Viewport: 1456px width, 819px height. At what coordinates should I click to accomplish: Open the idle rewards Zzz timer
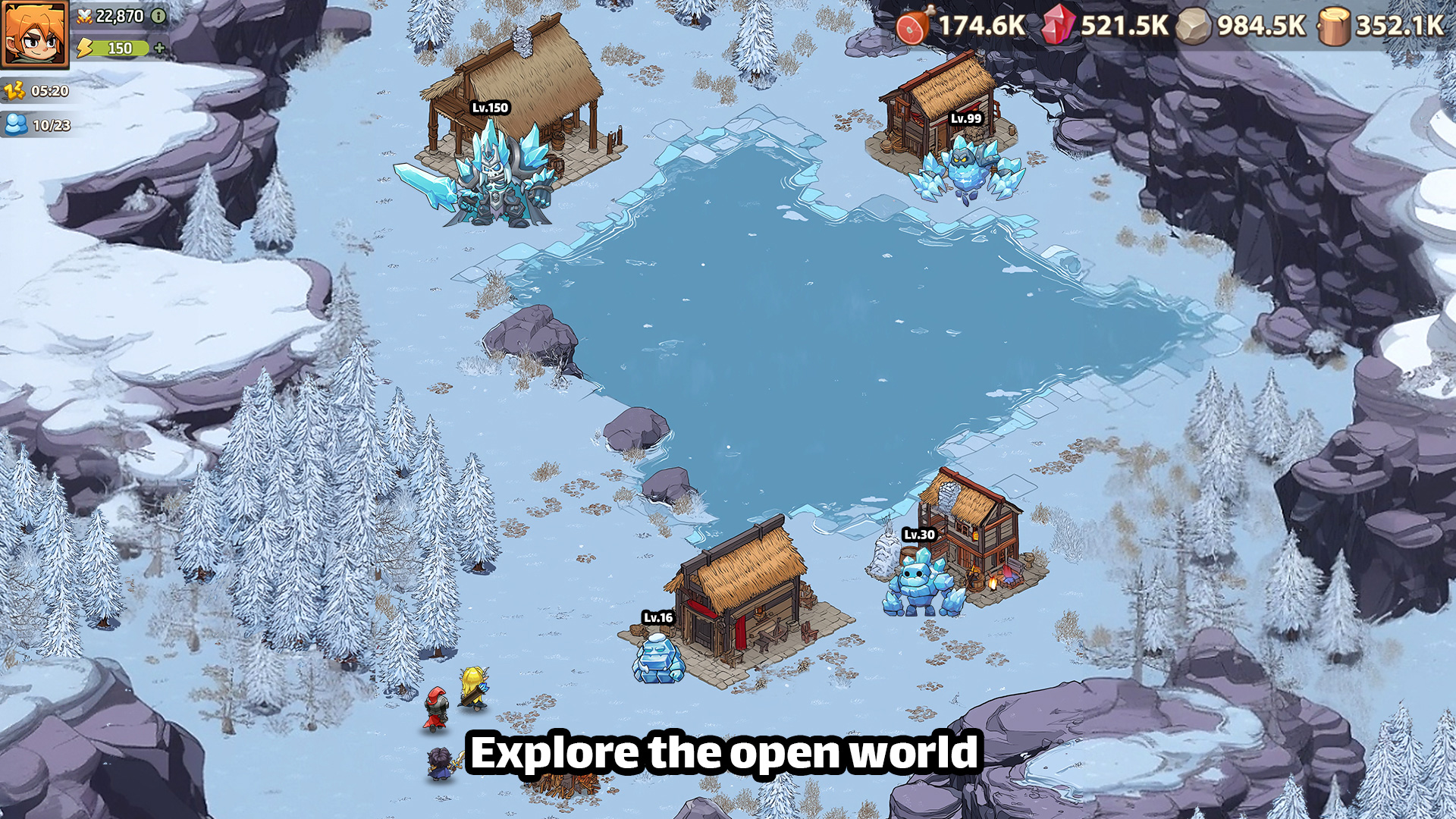(x=15, y=91)
